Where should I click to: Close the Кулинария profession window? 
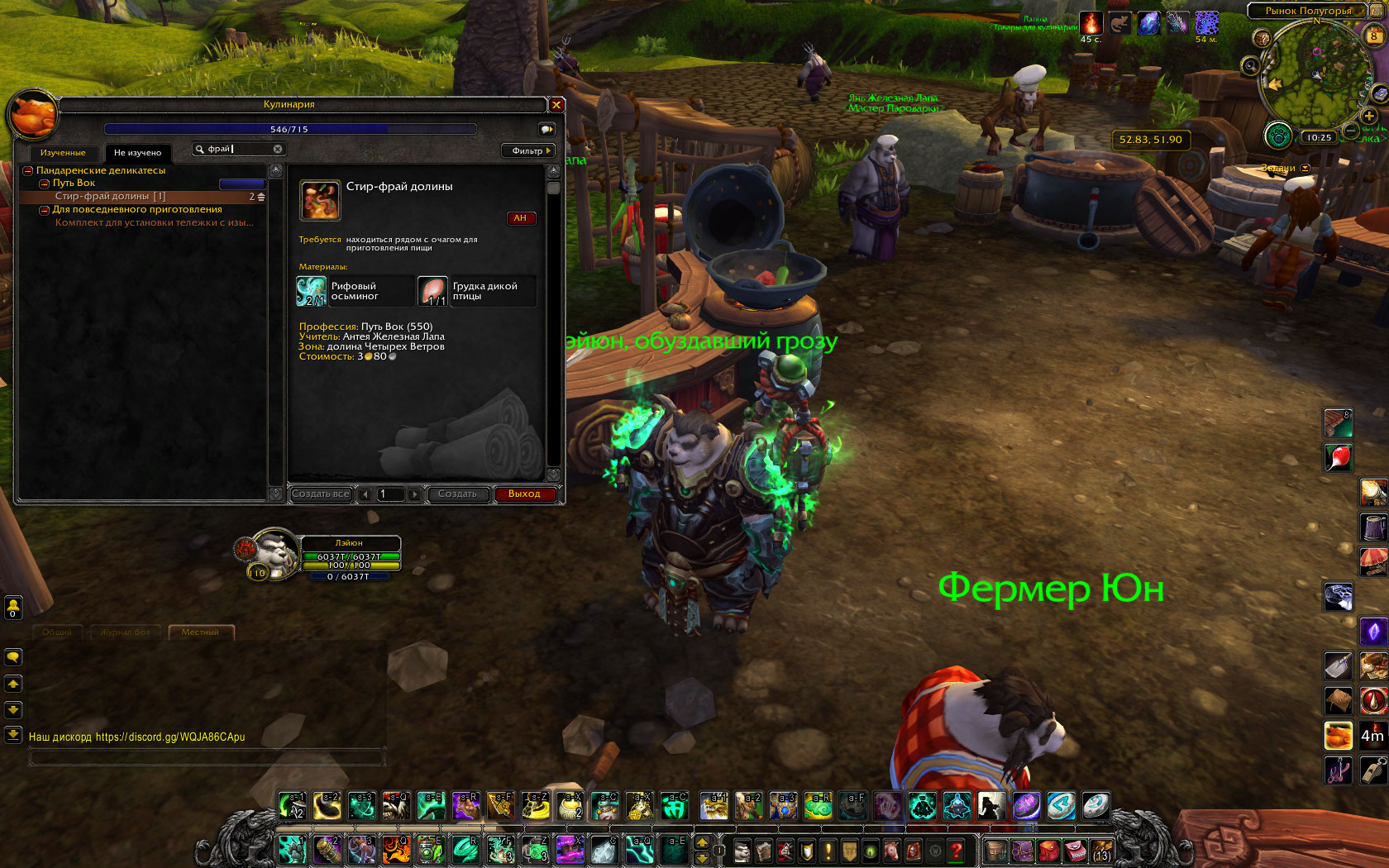point(556,105)
